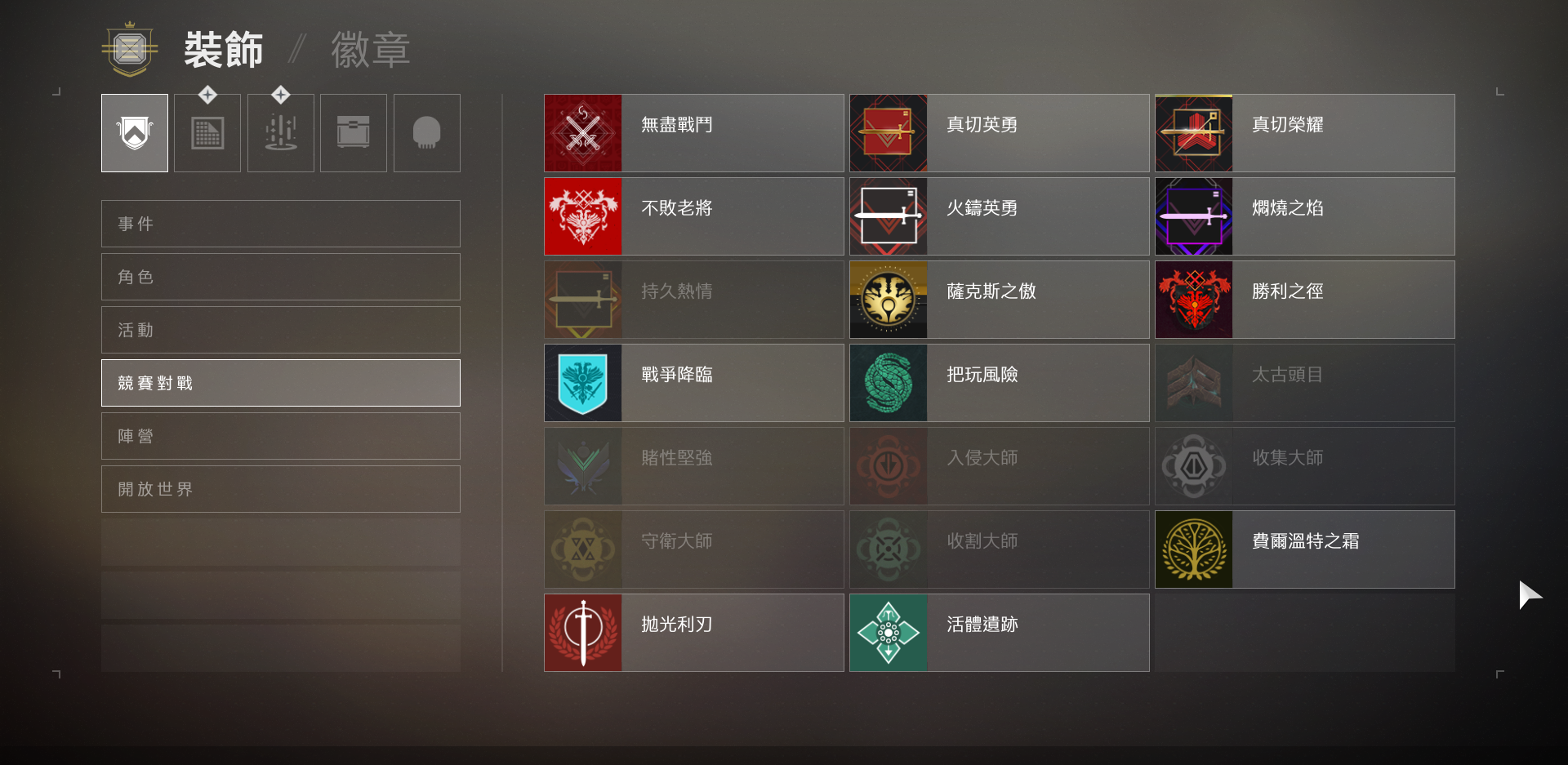1568x765 pixels.
Task: Open the 開放世界 category
Action: tap(280, 489)
